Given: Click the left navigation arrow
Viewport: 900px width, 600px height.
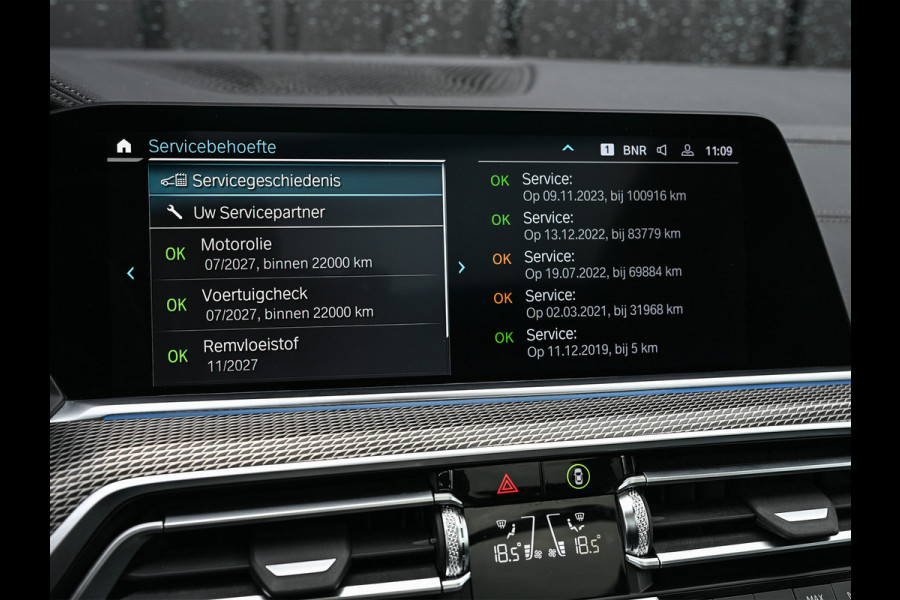Looking at the screenshot, I should (130, 272).
